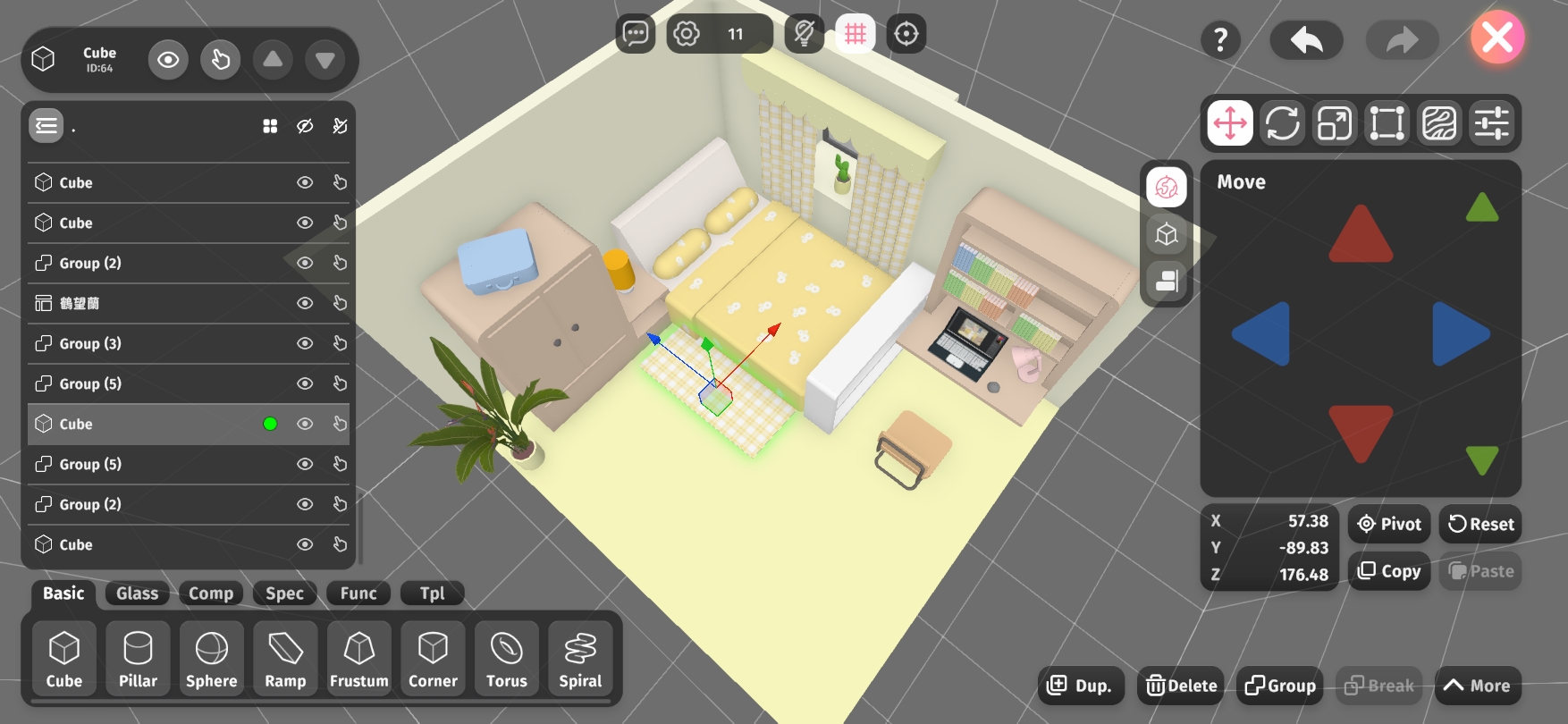Close the editor with the pink X
Image resolution: width=1568 pixels, height=724 pixels.
1497,38
